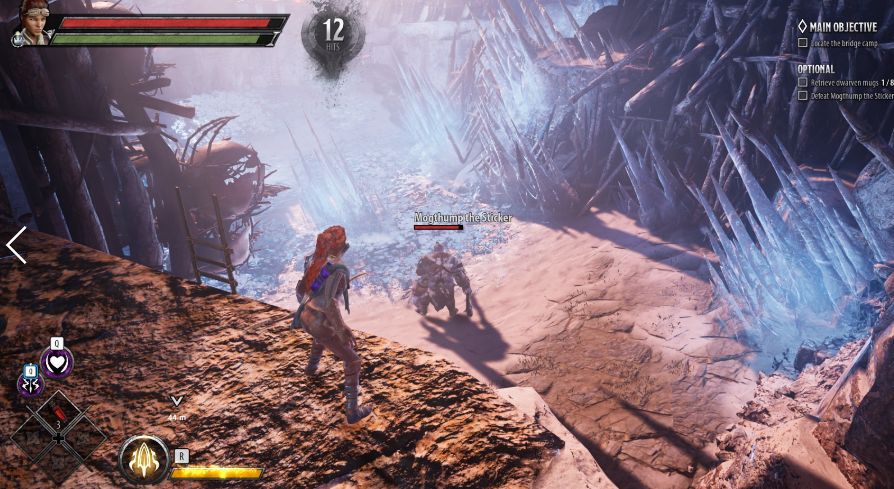Trigger the purple winged ability icon

(x=30, y=384)
